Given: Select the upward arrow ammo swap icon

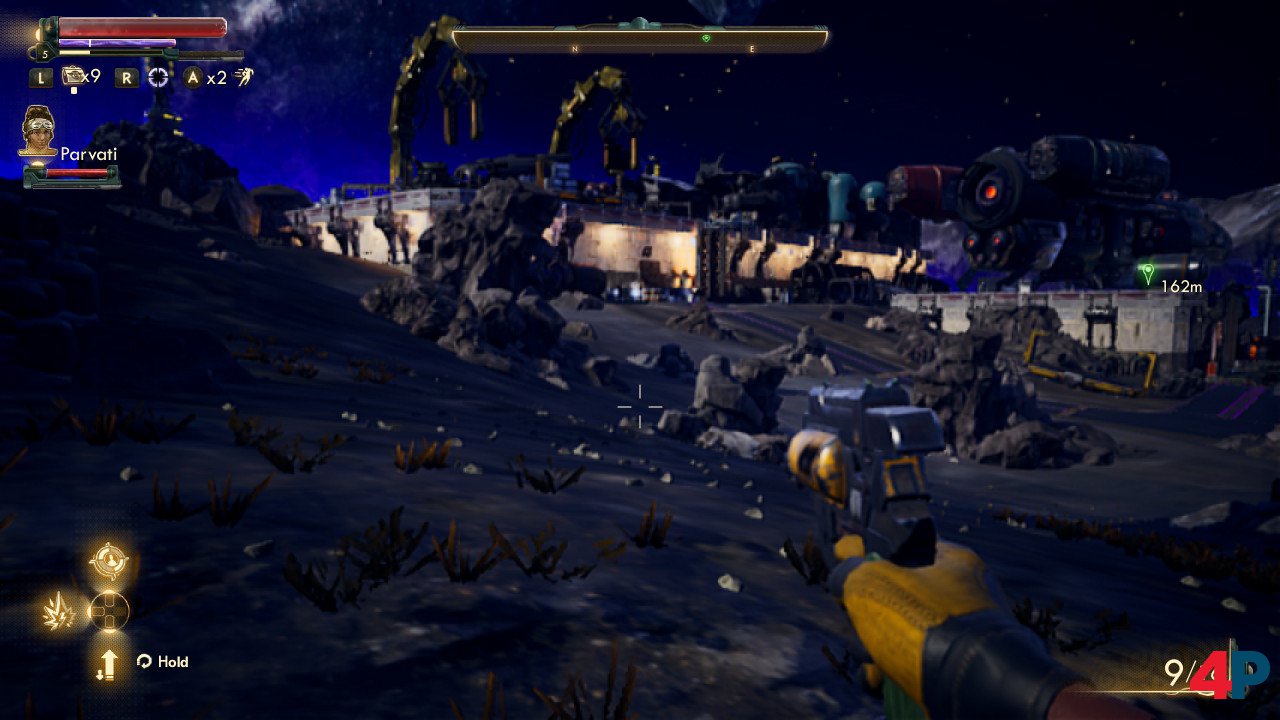Looking at the screenshot, I should 108,662.
